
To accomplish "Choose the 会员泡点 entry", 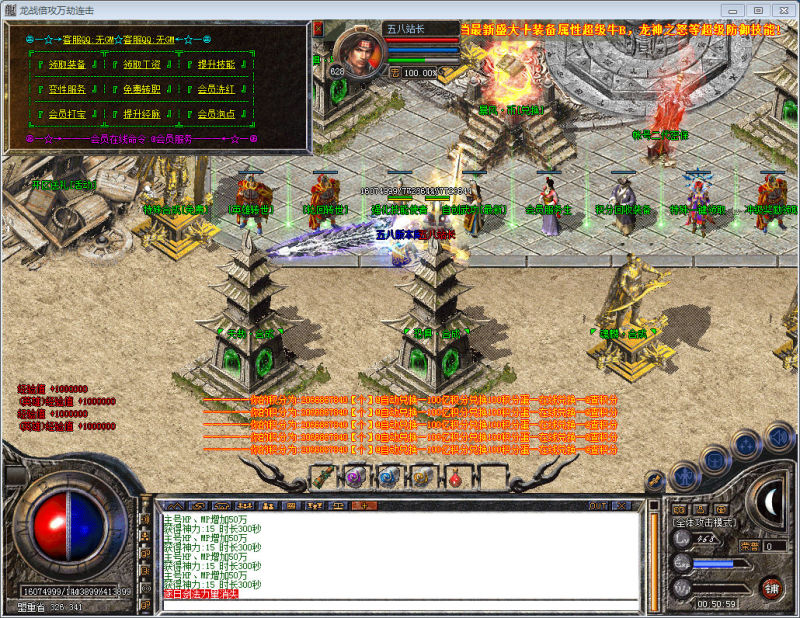I will point(216,114).
